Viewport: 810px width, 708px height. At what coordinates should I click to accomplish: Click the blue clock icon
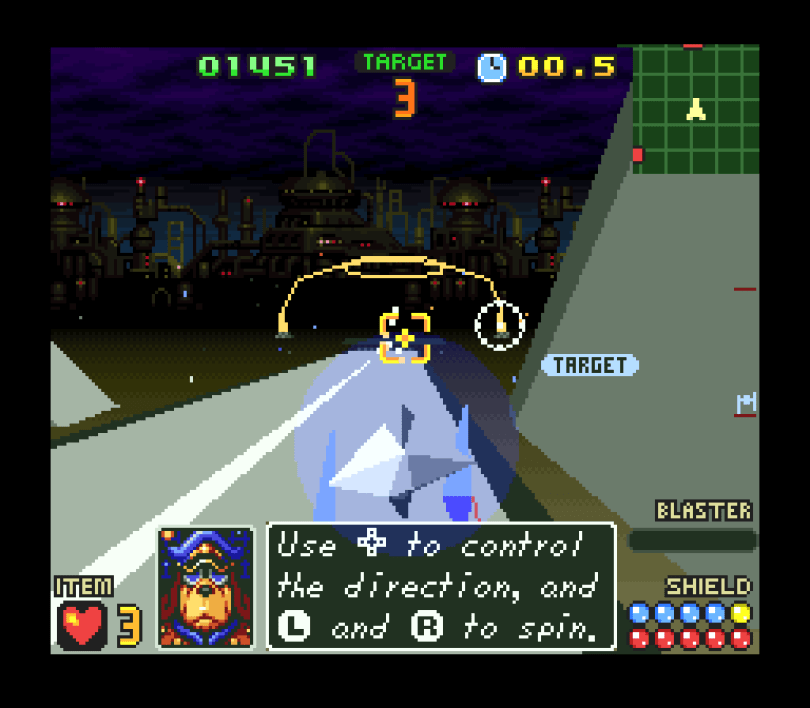(x=492, y=67)
